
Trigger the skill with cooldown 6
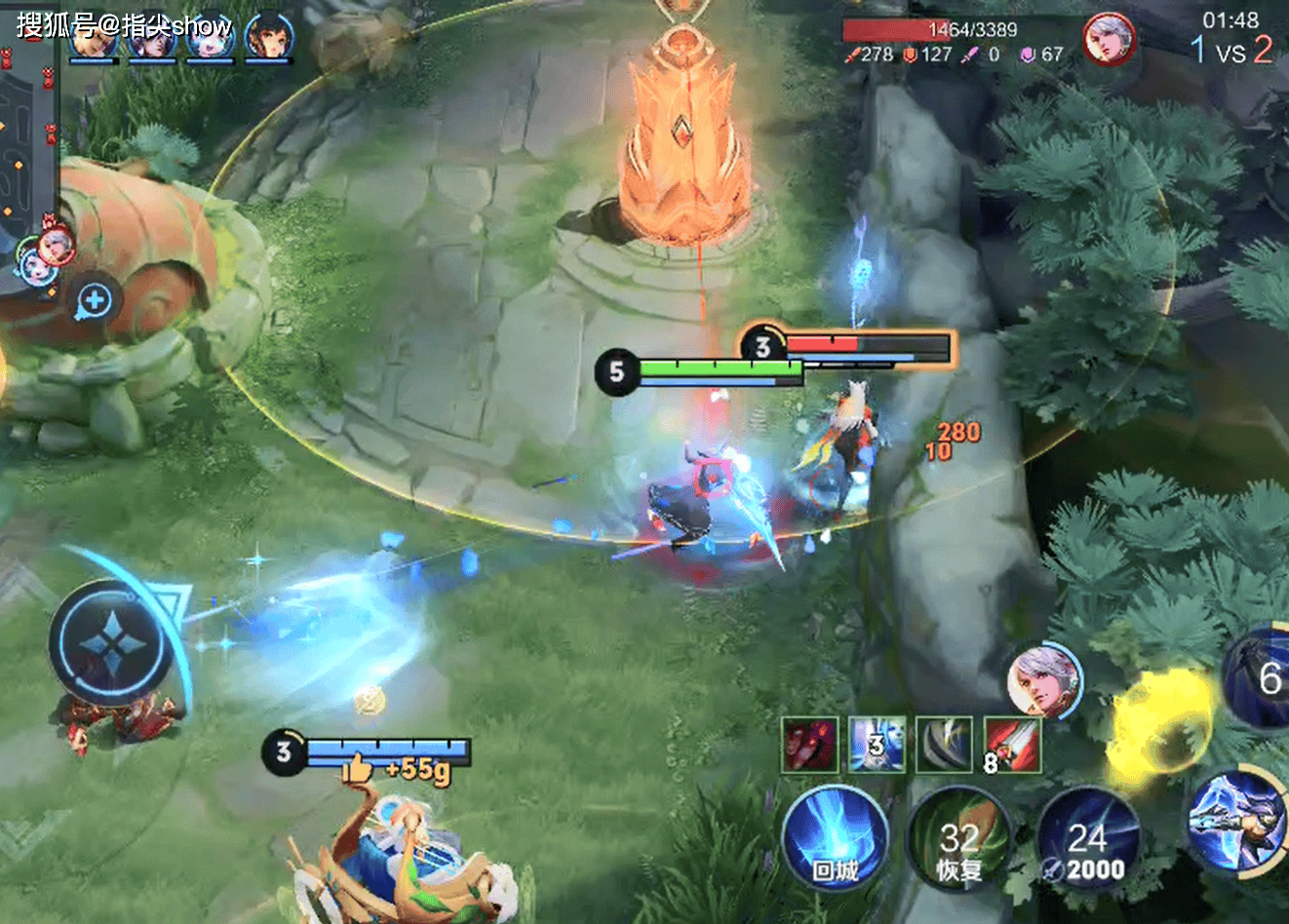tap(1260, 677)
